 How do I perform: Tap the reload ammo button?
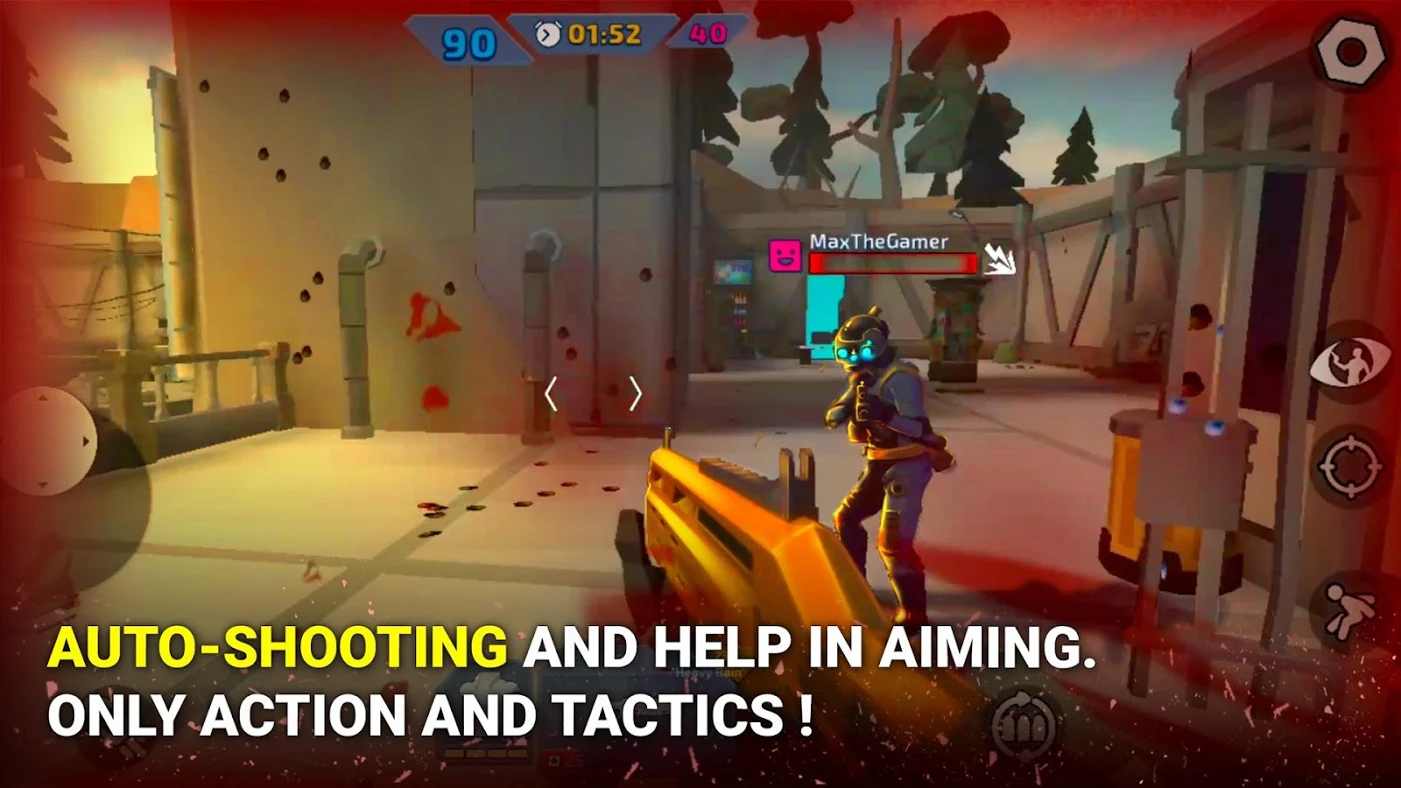coord(1024,722)
